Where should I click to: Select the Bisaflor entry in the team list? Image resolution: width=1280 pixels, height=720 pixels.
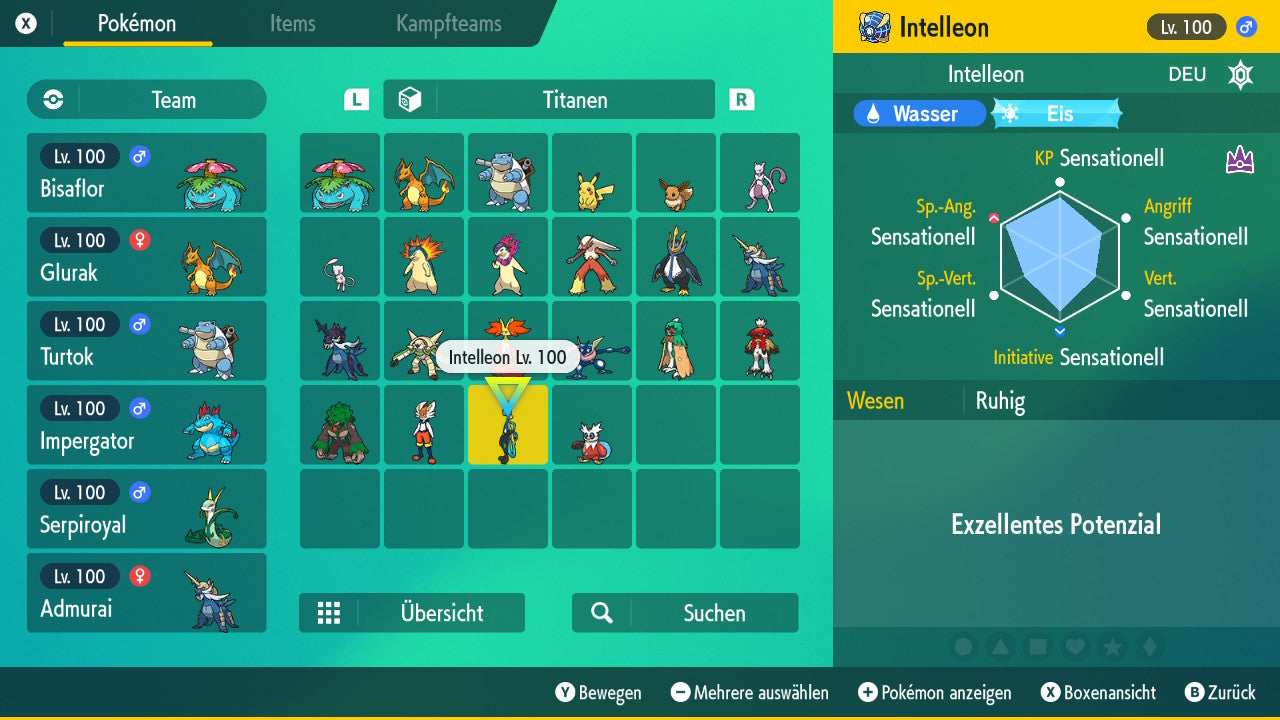tap(146, 172)
